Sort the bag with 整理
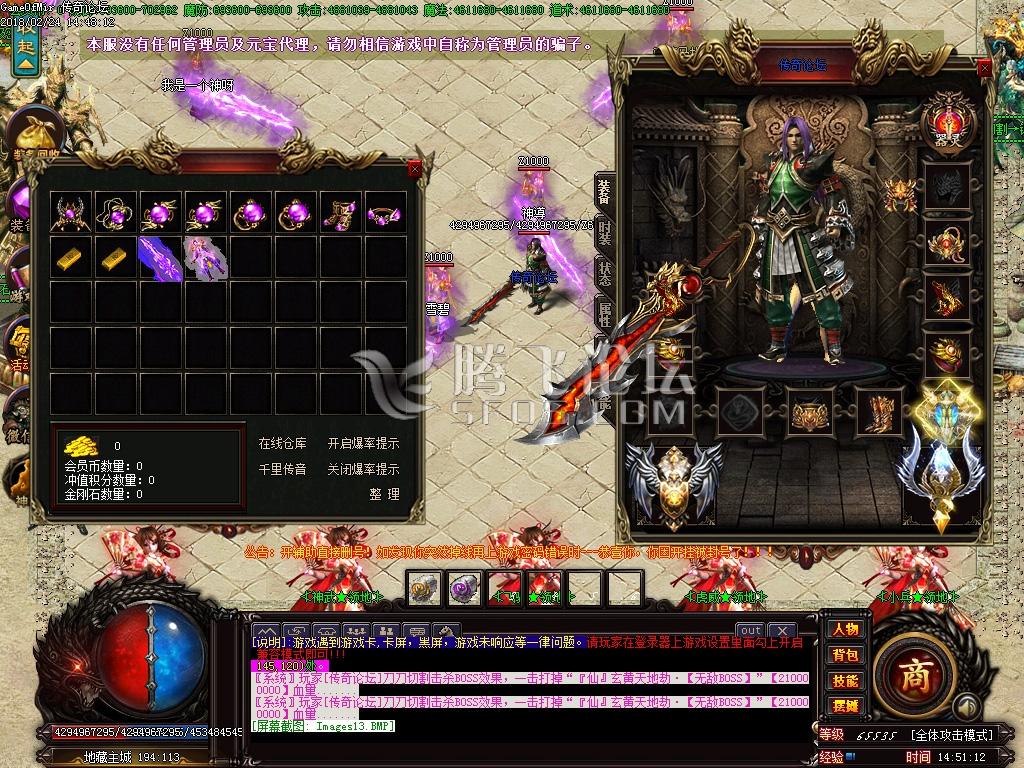This screenshot has height=768, width=1024. pyautogui.click(x=384, y=494)
